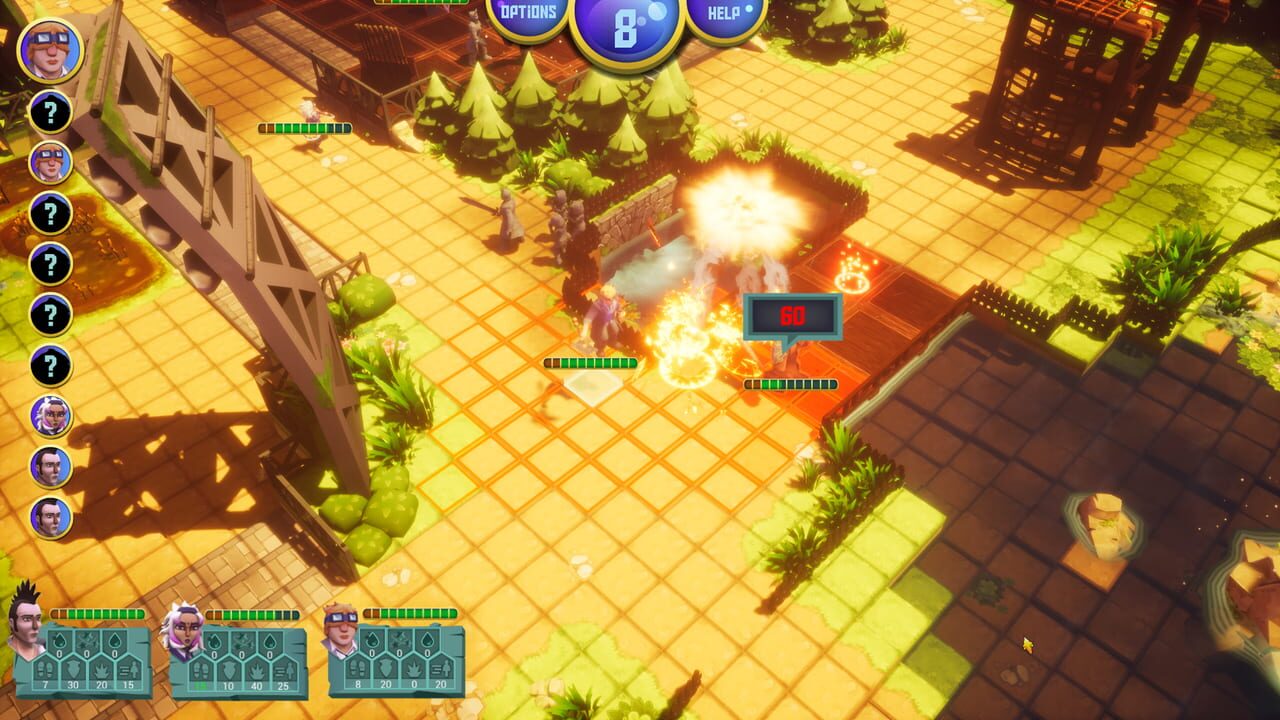Click the footsteps movement stat icon on the leftmost character panel

46,669
